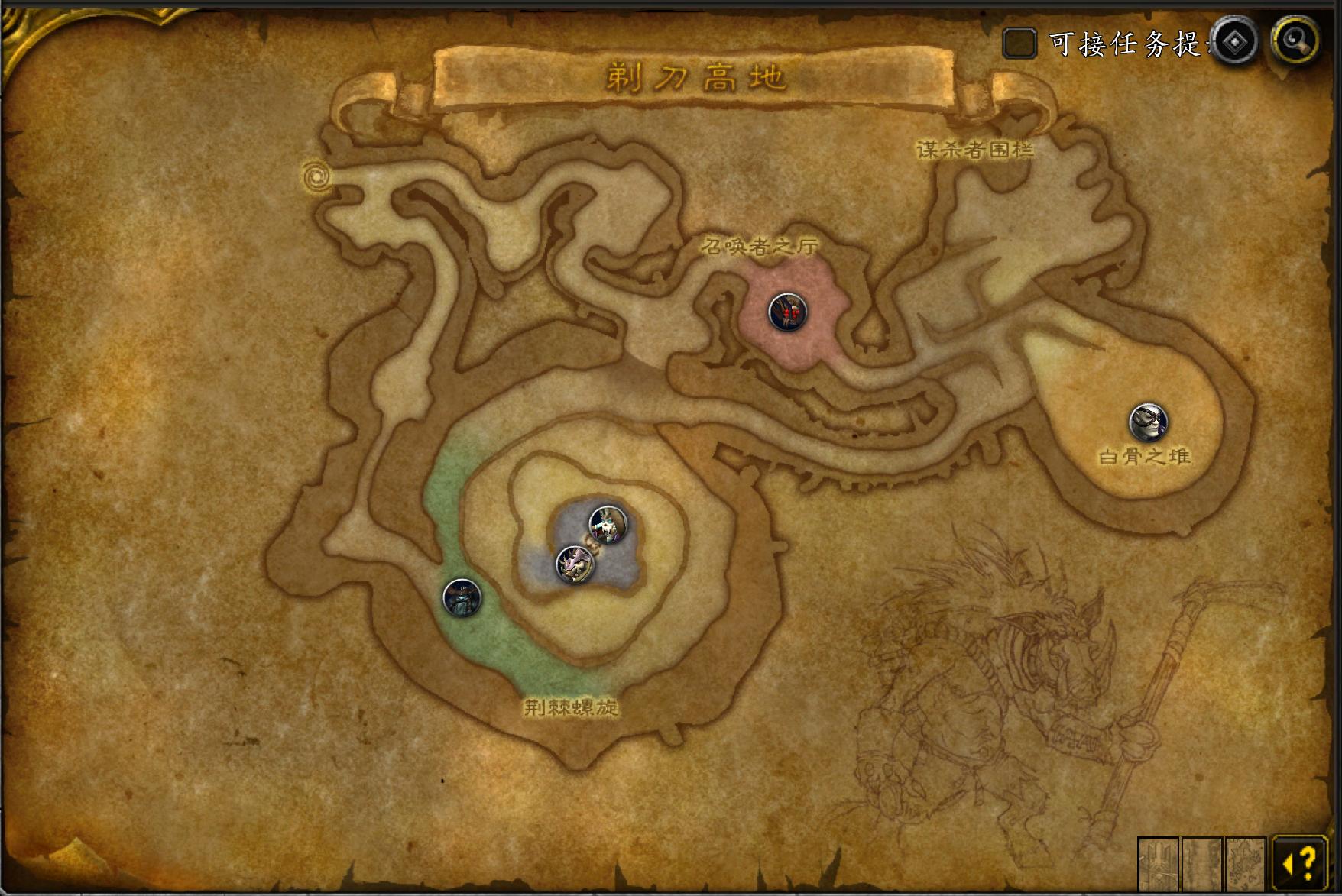Click the yellow question mark help button

point(1300,863)
